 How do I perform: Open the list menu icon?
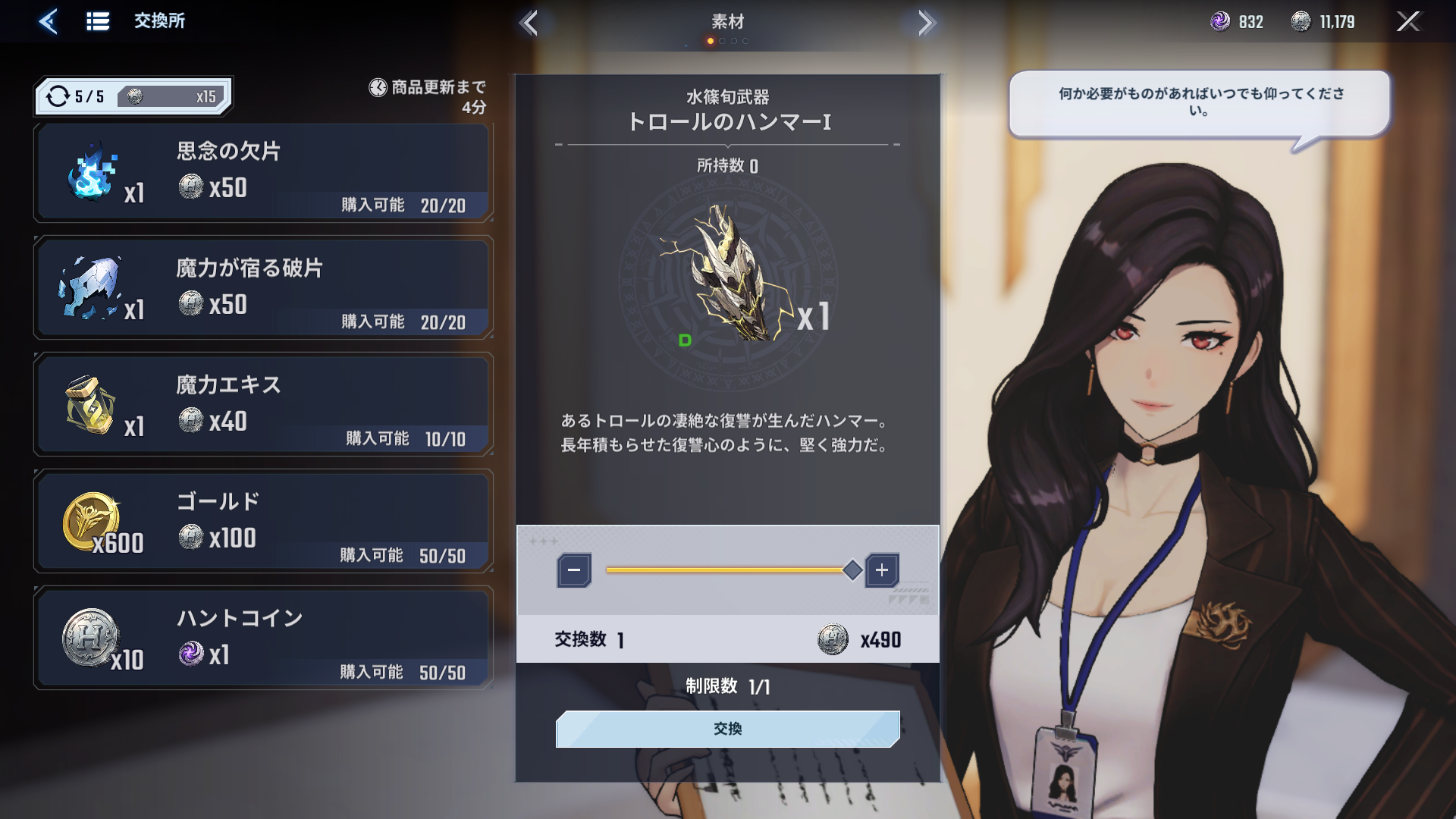point(98,21)
